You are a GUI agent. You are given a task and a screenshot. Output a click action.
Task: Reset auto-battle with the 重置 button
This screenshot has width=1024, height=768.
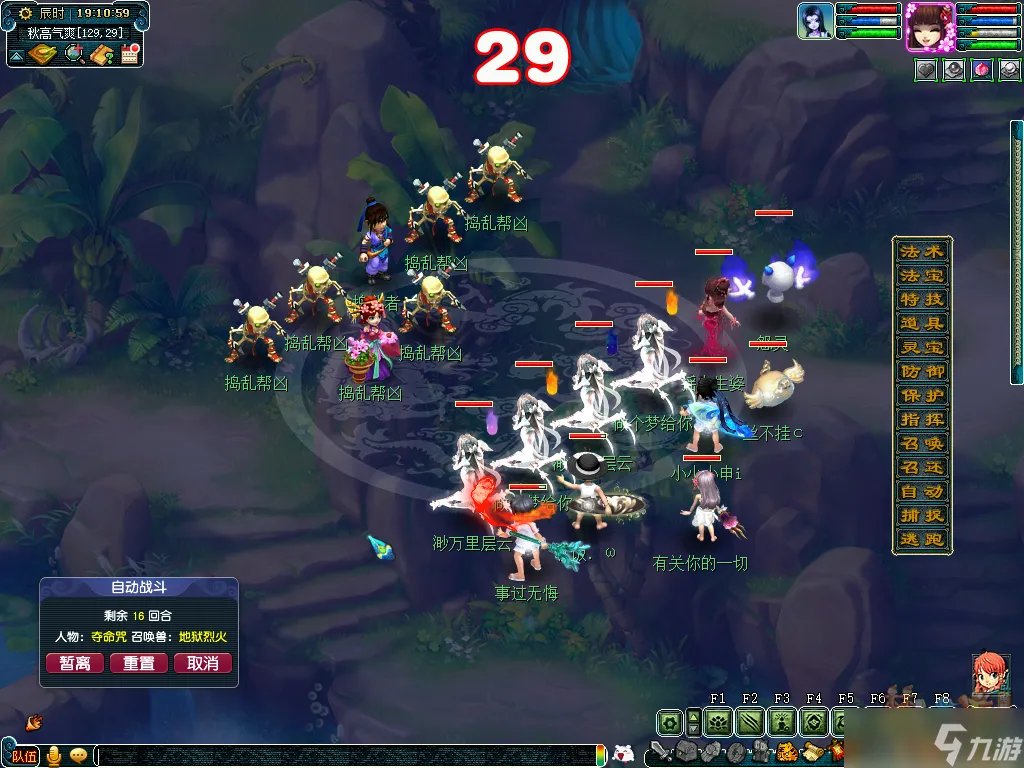pos(139,663)
